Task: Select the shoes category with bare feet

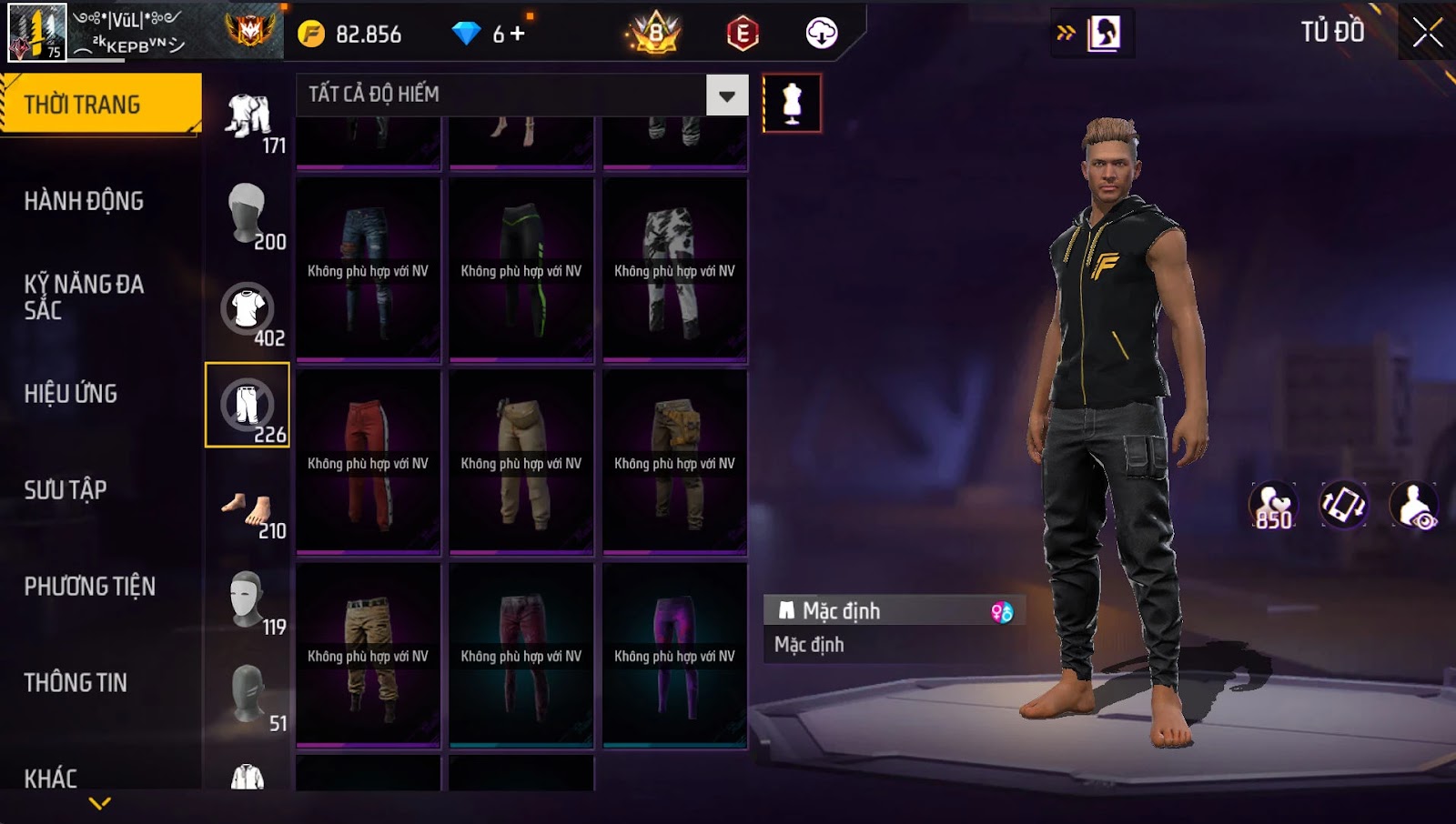Action: (x=248, y=511)
